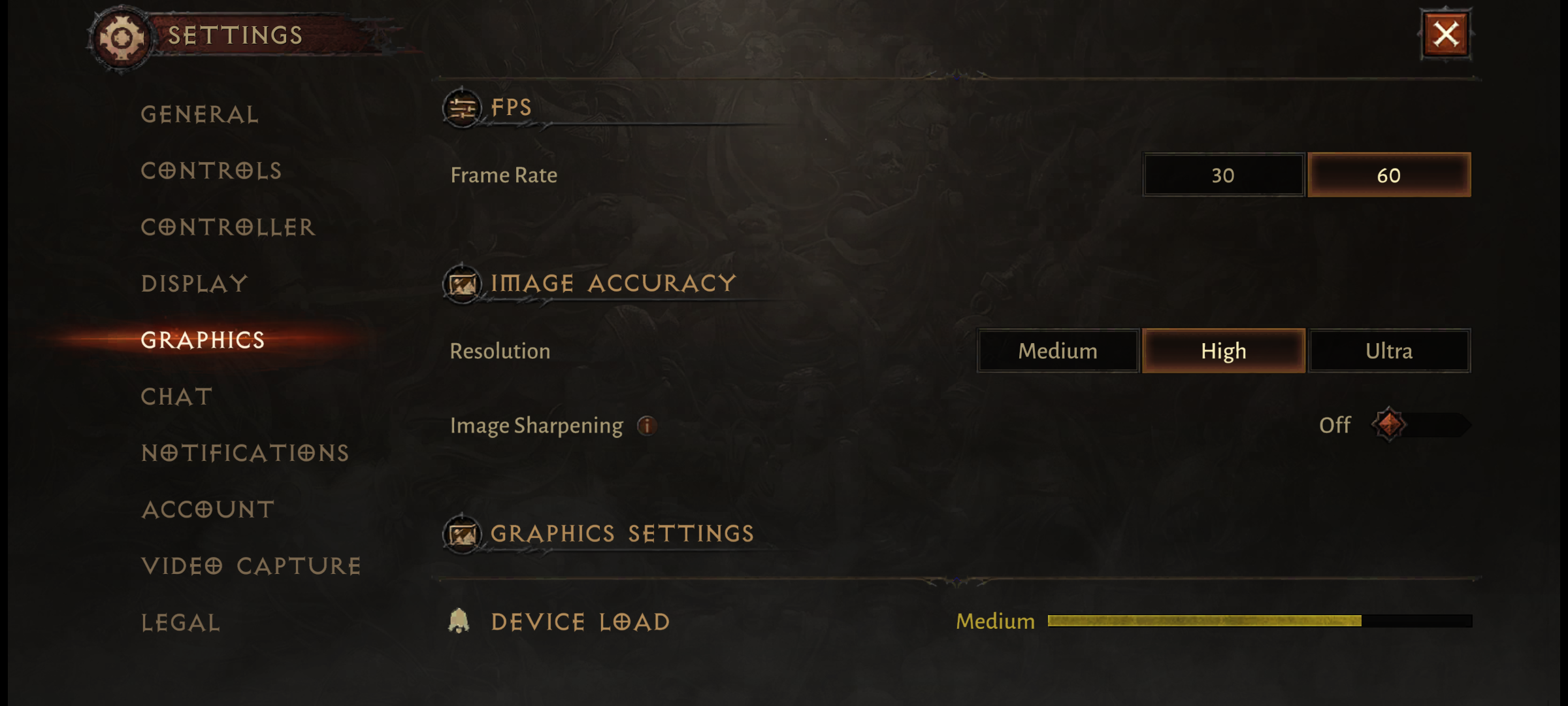Open the Controller settings
Viewport: 1568px width, 706px height.
228,227
